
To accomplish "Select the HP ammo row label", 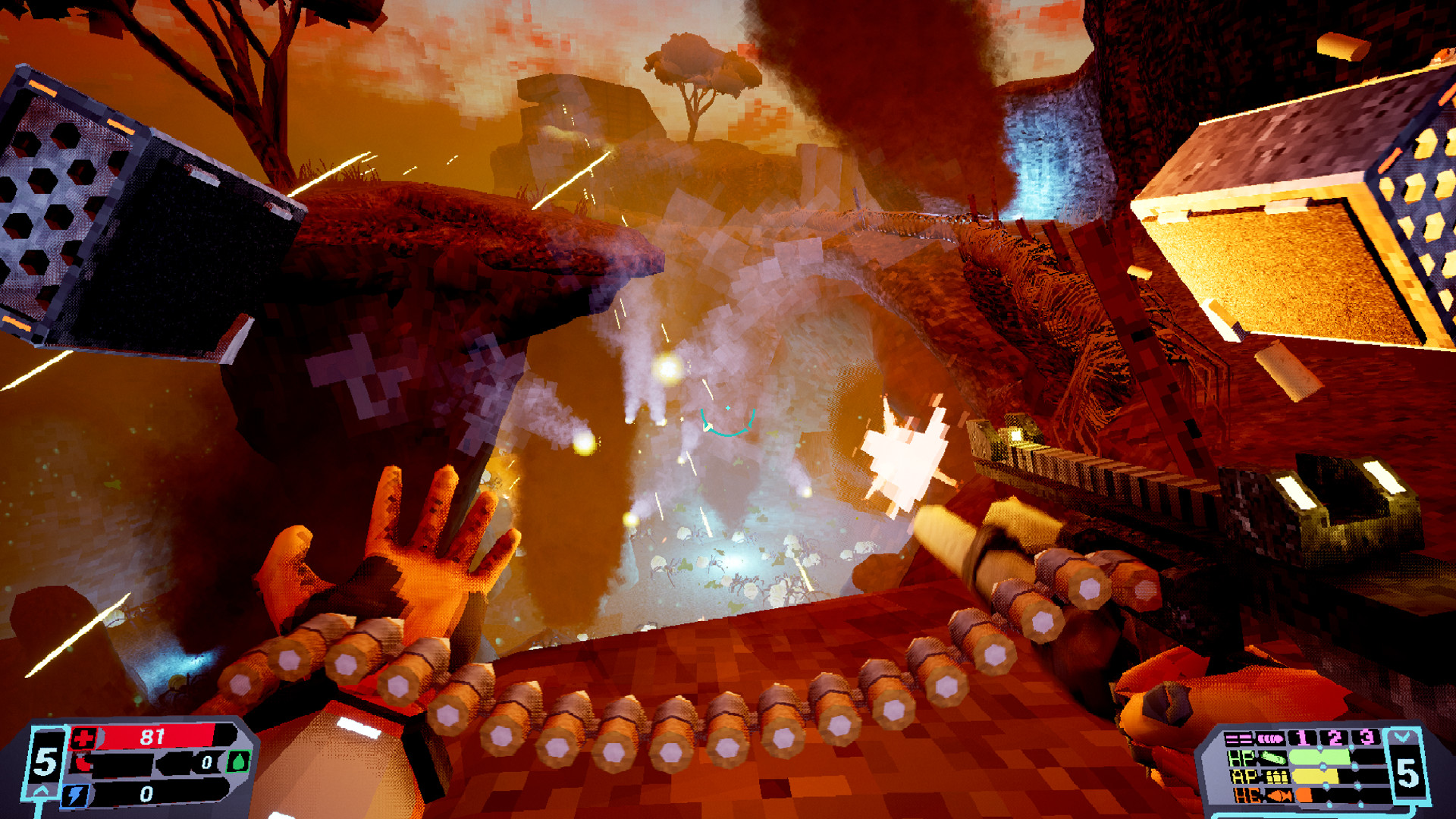I will pos(1241,758).
